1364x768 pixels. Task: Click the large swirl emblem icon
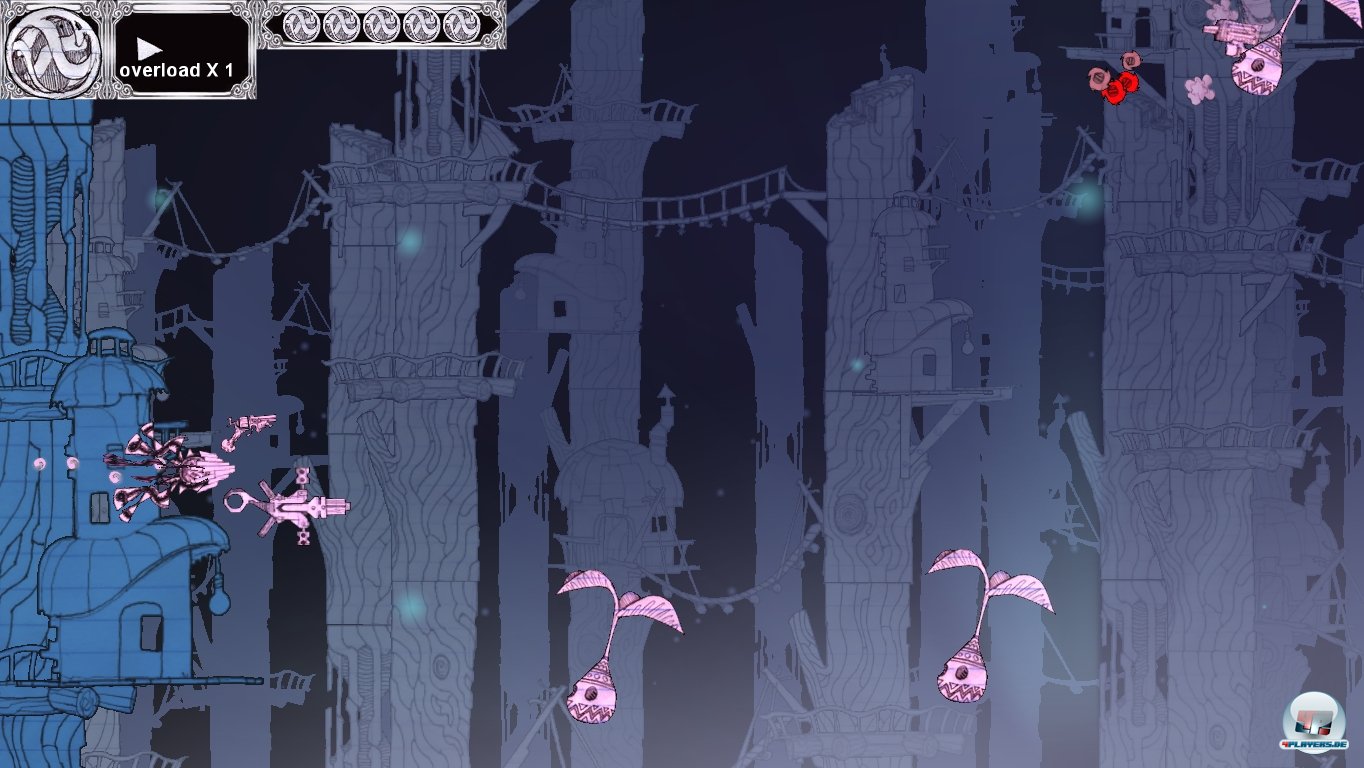53,50
